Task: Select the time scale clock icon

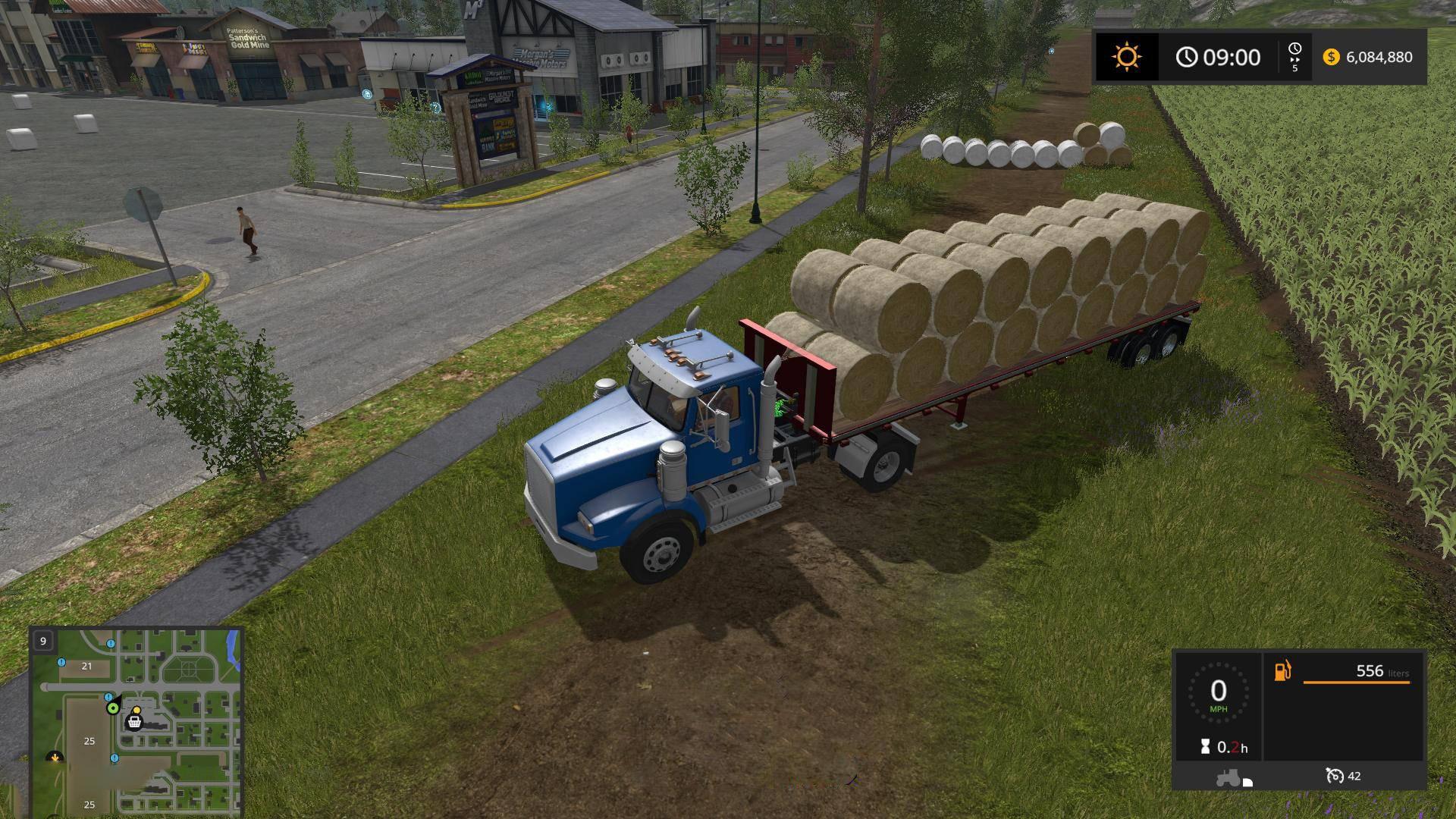Action: click(1294, 49)
